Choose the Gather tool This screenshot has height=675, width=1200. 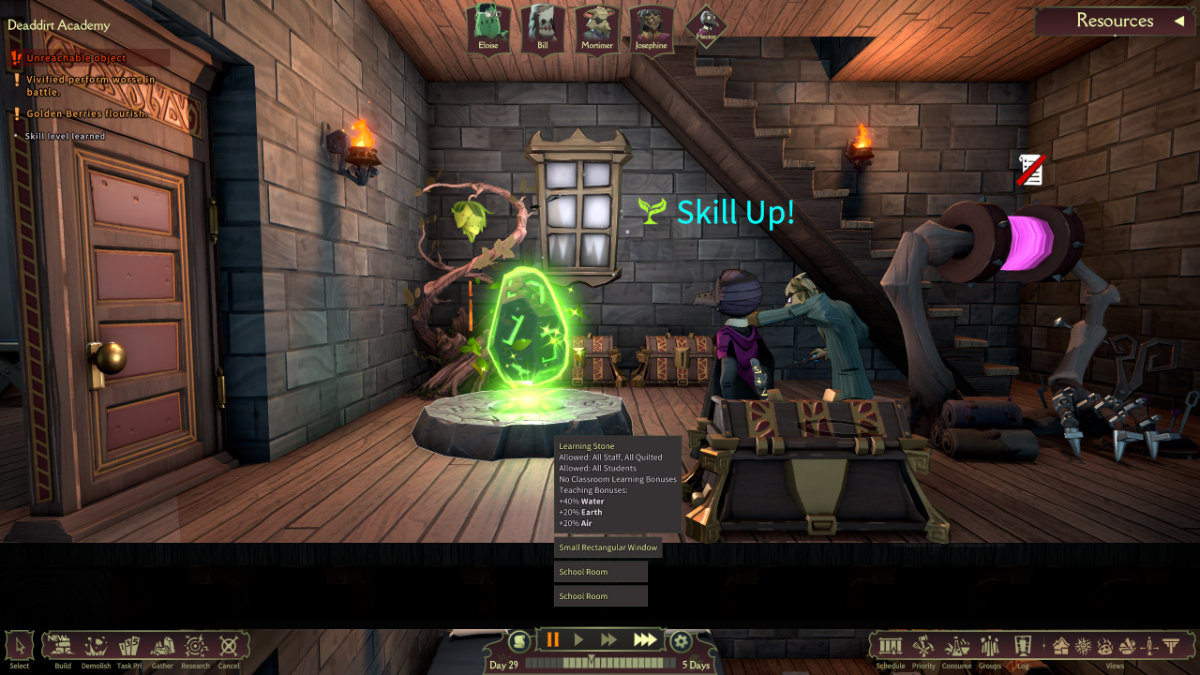click(162, 647)
